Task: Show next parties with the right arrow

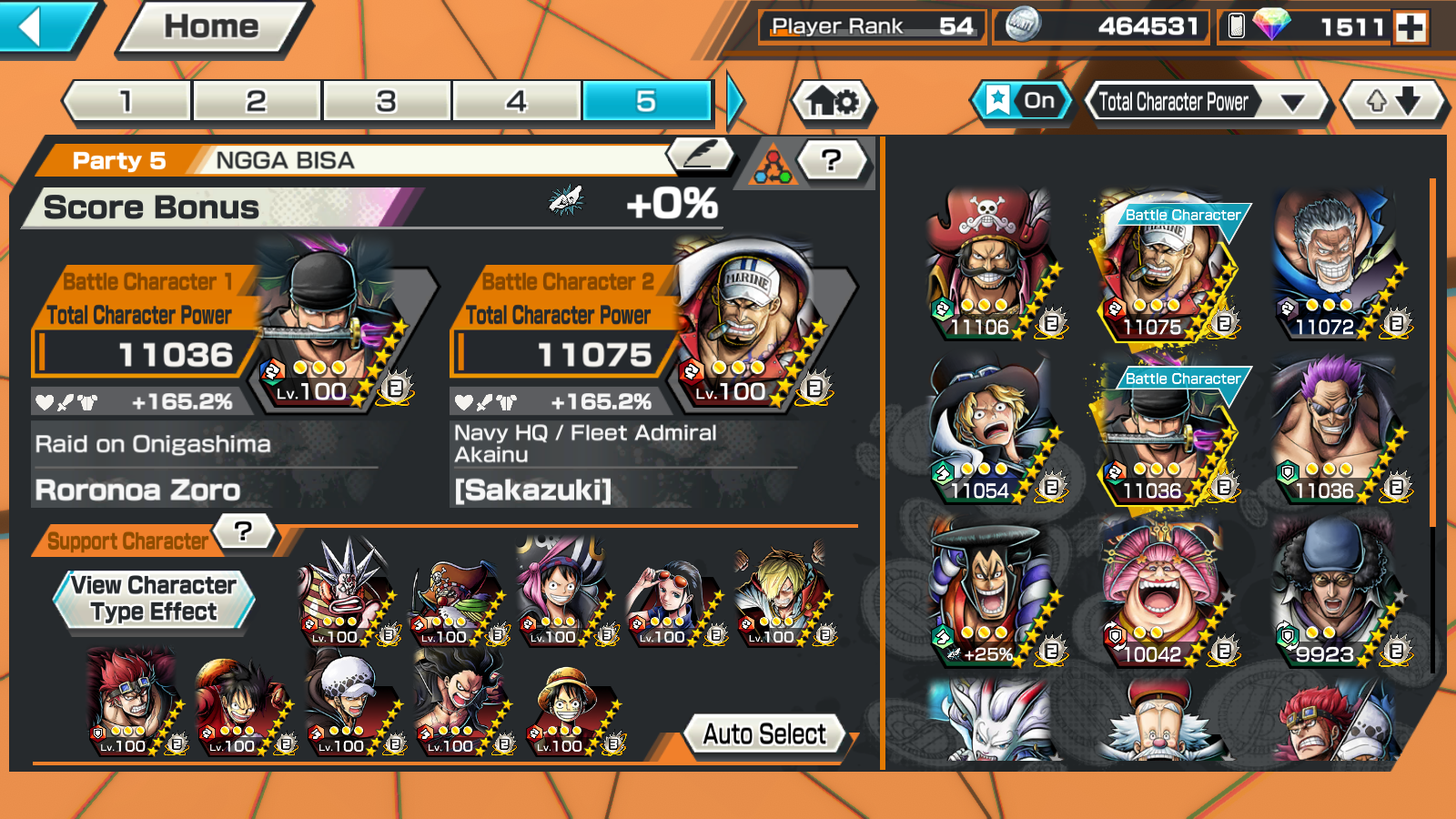Action: click(x=735, y=101)
